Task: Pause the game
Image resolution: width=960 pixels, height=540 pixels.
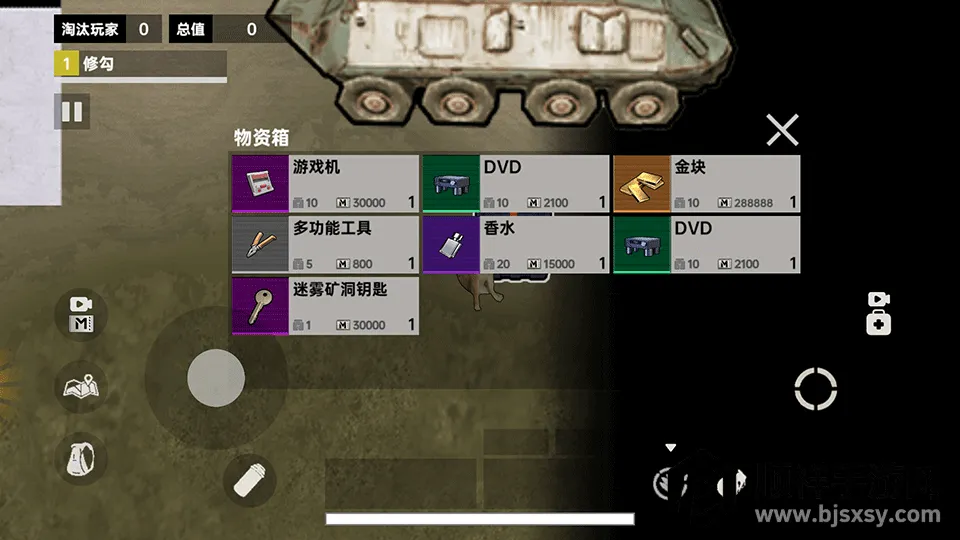Action: 72,111
